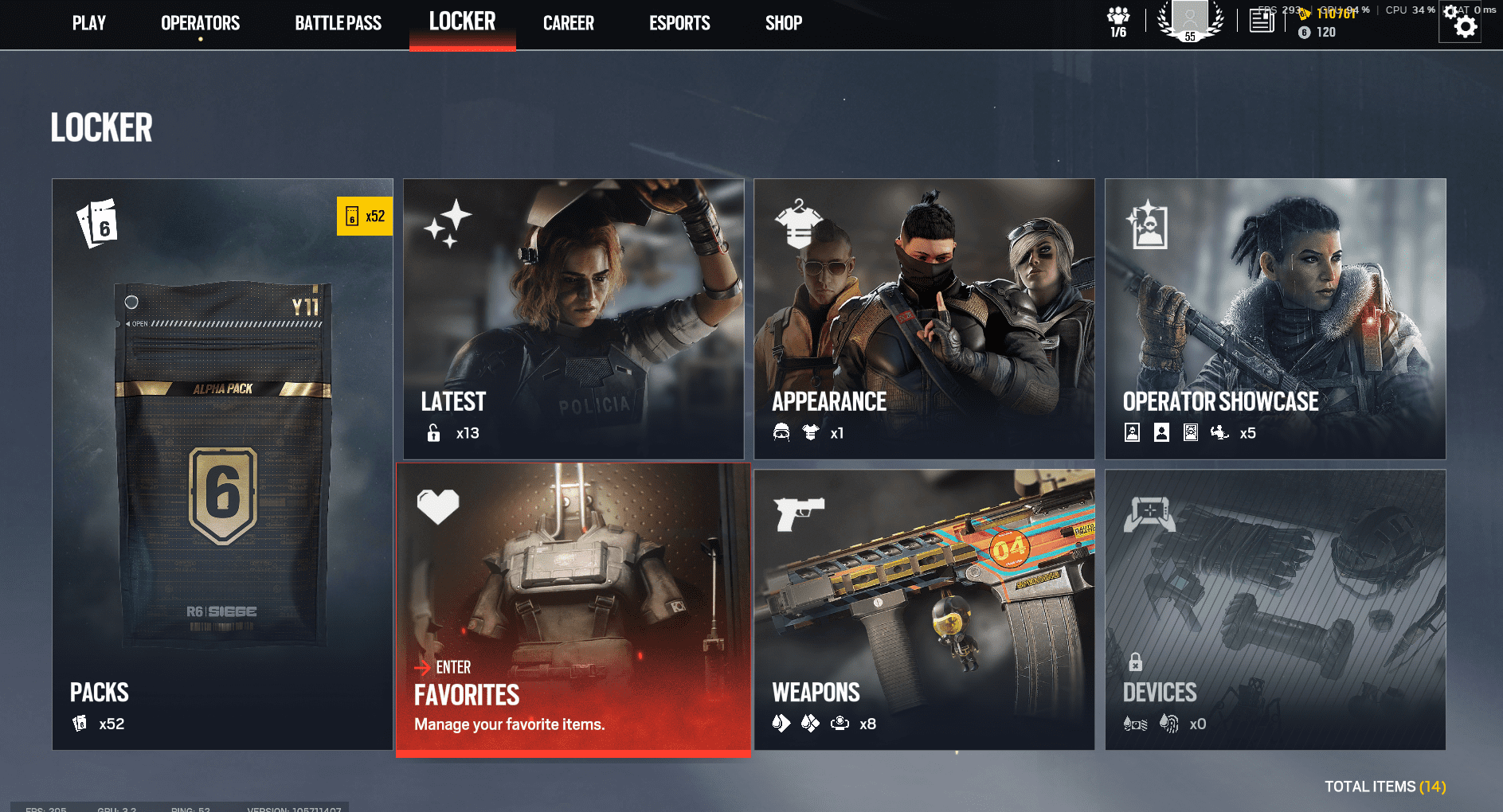Viewport: 1503px width, 812px height.
Task: Open the Operator Showcase tile
Action: click(1275, 318)
